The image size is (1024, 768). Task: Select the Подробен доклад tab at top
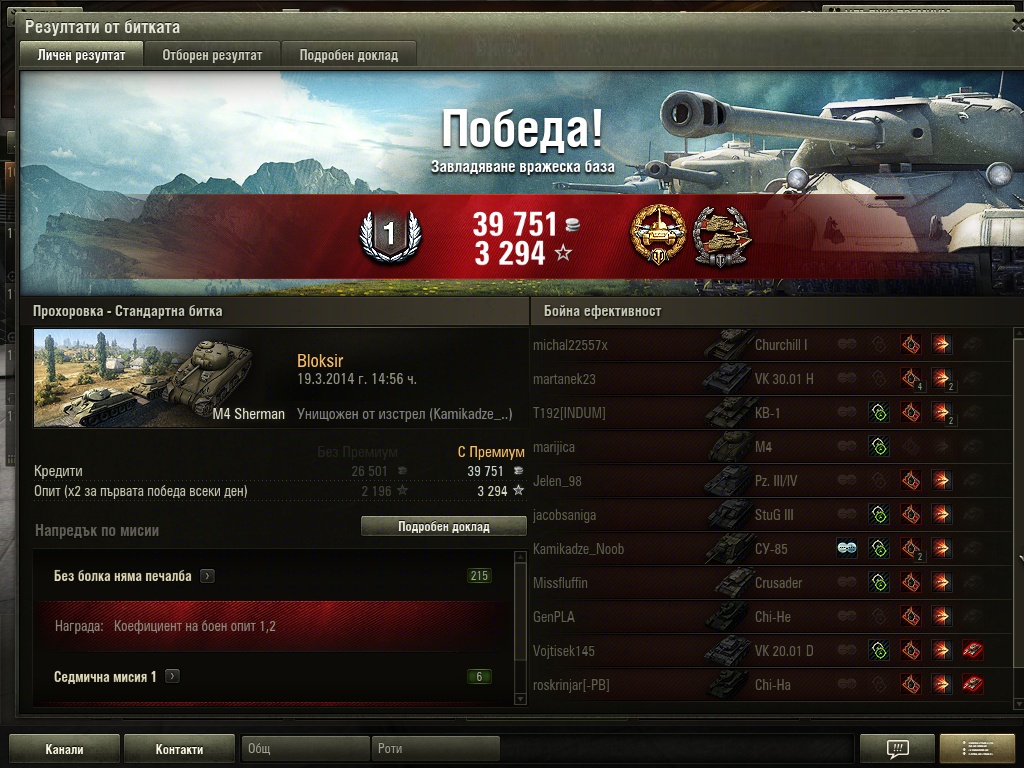(x=348, y=55)
